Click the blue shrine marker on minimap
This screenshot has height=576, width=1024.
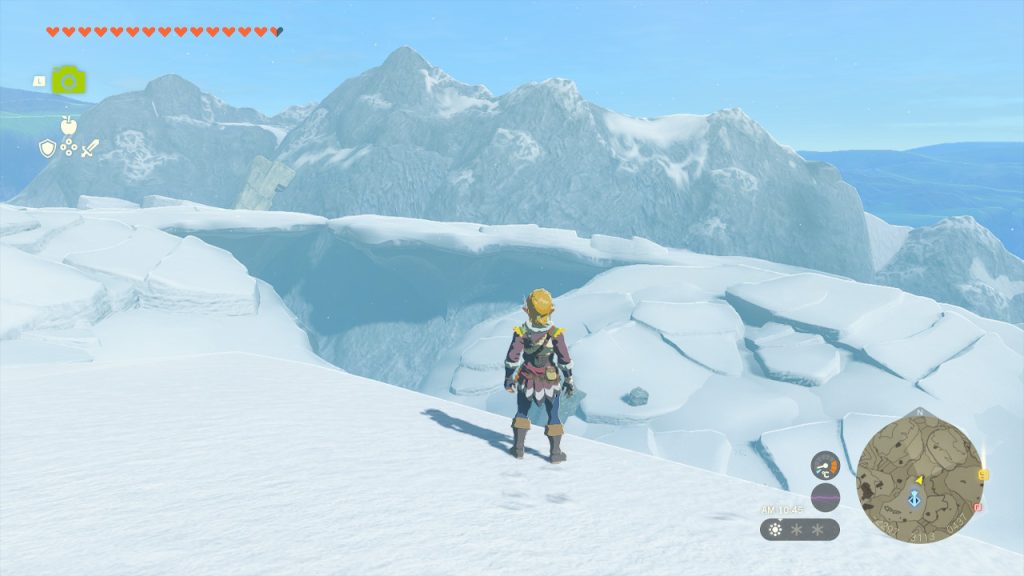point(915,499)
